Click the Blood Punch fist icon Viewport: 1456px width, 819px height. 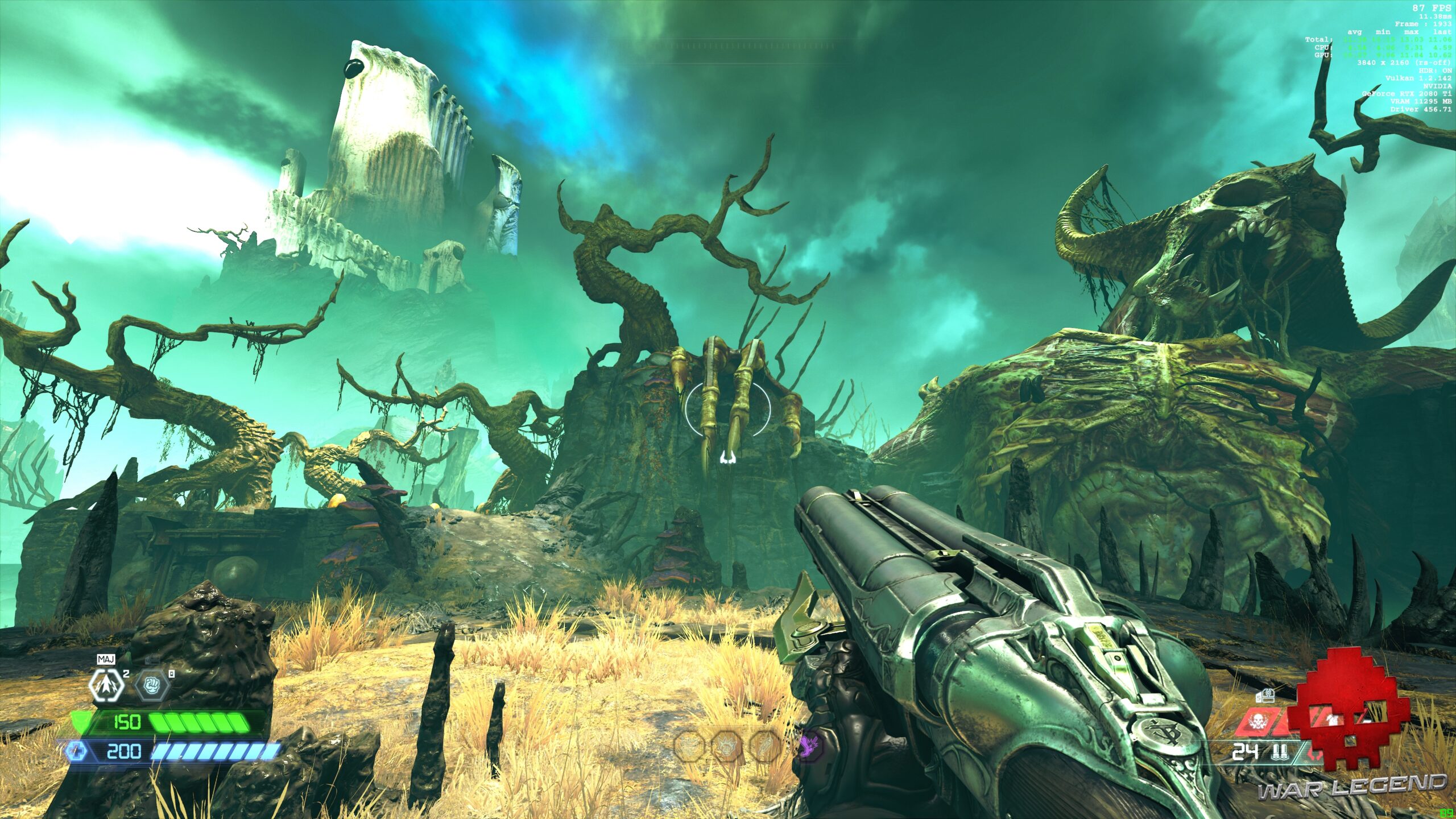[152, 685]
